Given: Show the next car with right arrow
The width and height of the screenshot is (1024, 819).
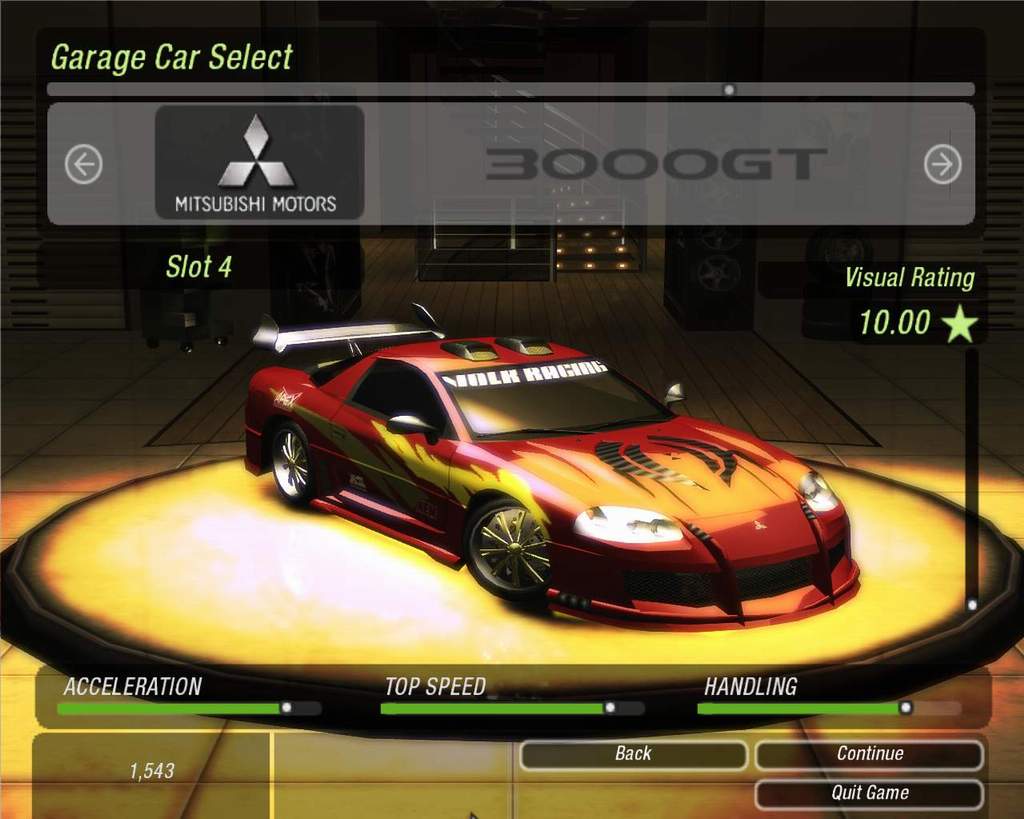Looking at the screenshot, I should [x=942, y=164].
